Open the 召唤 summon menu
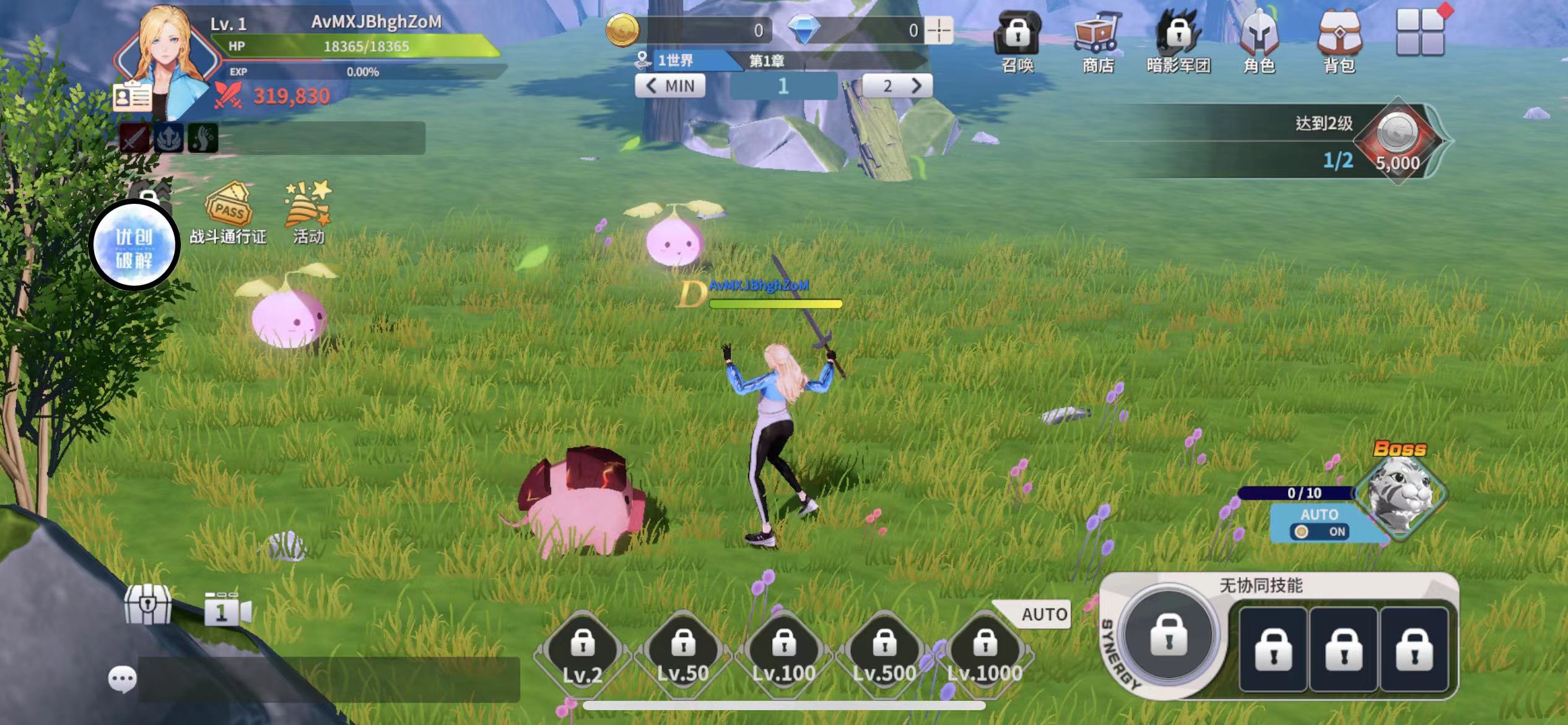Viewport: 1568px width, 725px height. tap(1017, 40)
